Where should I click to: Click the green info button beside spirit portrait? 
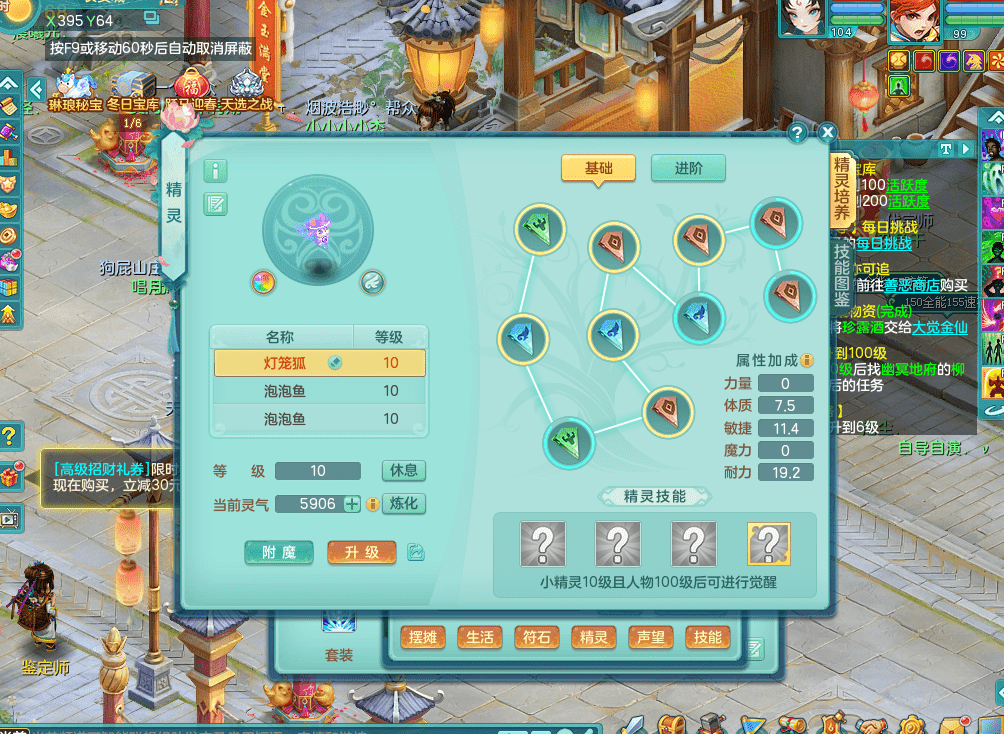coord(215,171)
